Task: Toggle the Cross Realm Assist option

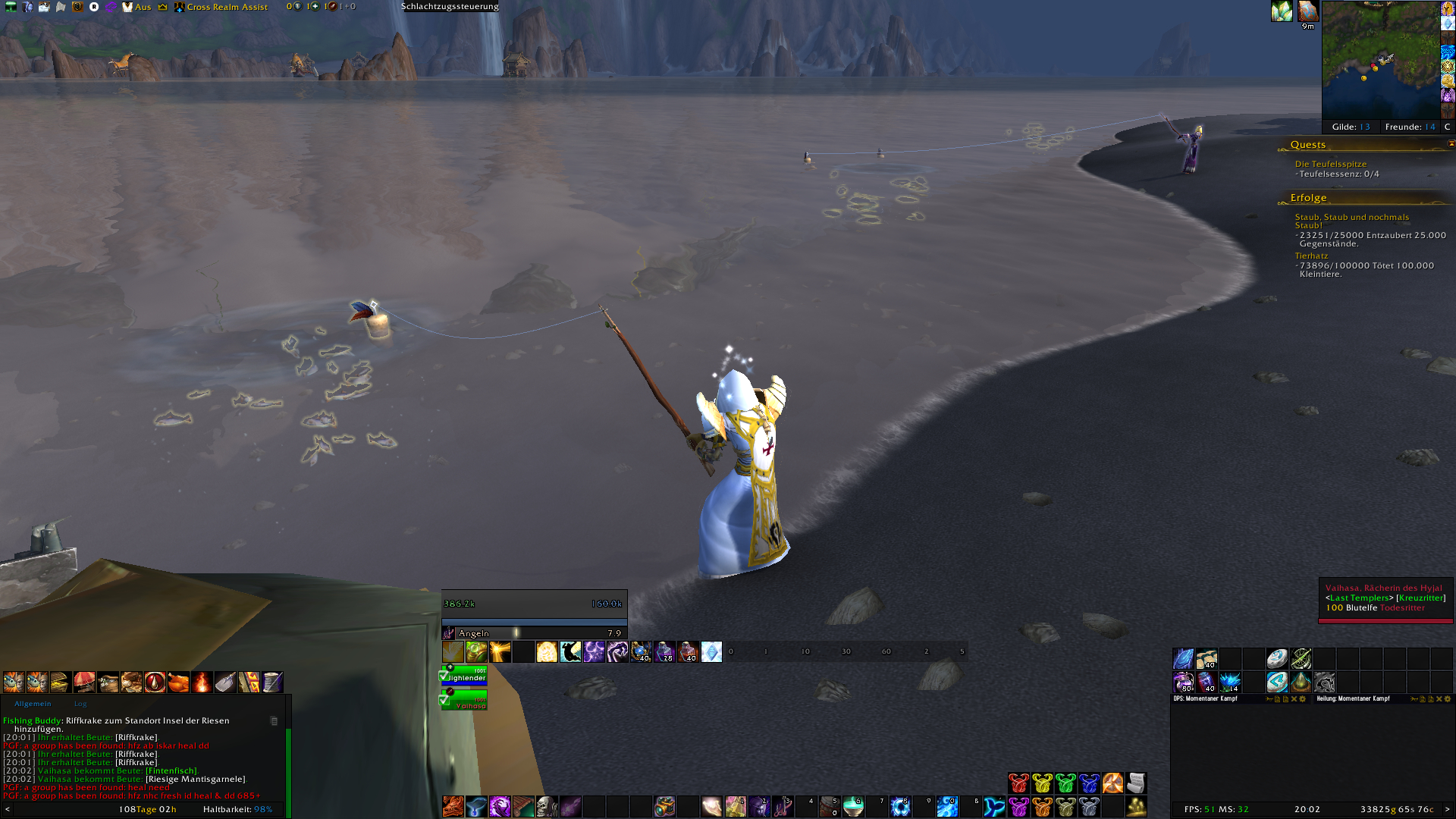Action: coord(227,7)
